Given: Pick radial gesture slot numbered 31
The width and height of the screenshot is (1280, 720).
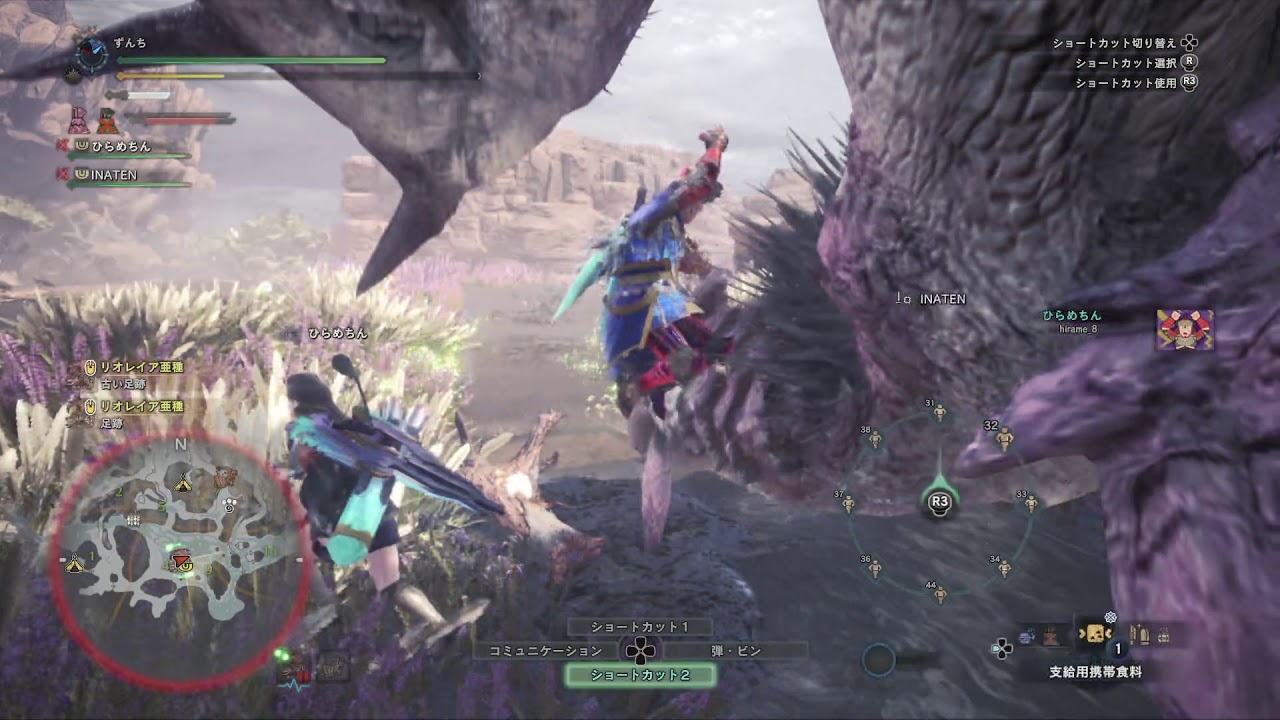Looking at the screenshot, I should (x=939, y=411).
